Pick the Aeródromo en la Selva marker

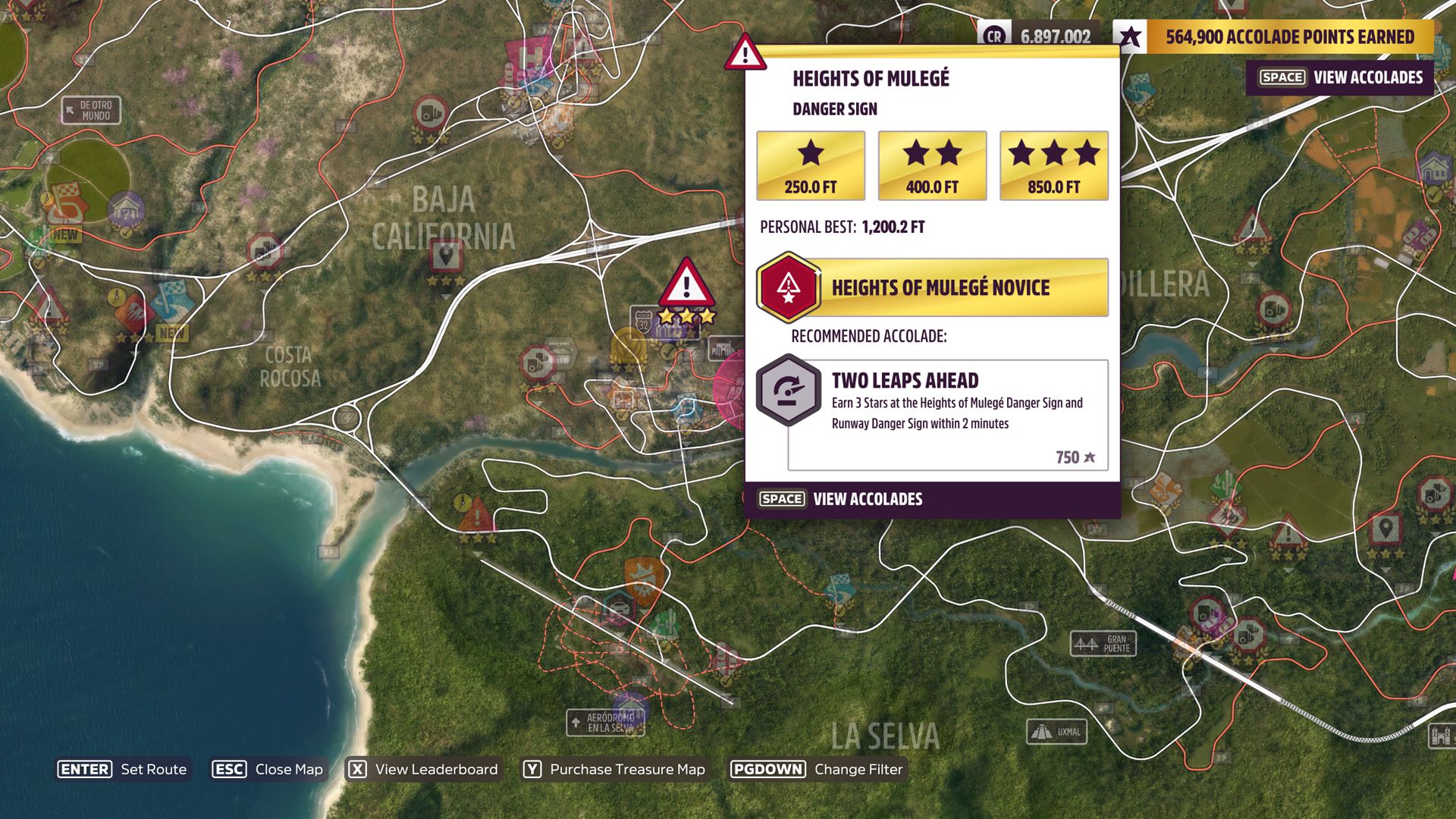pos(605,722)
